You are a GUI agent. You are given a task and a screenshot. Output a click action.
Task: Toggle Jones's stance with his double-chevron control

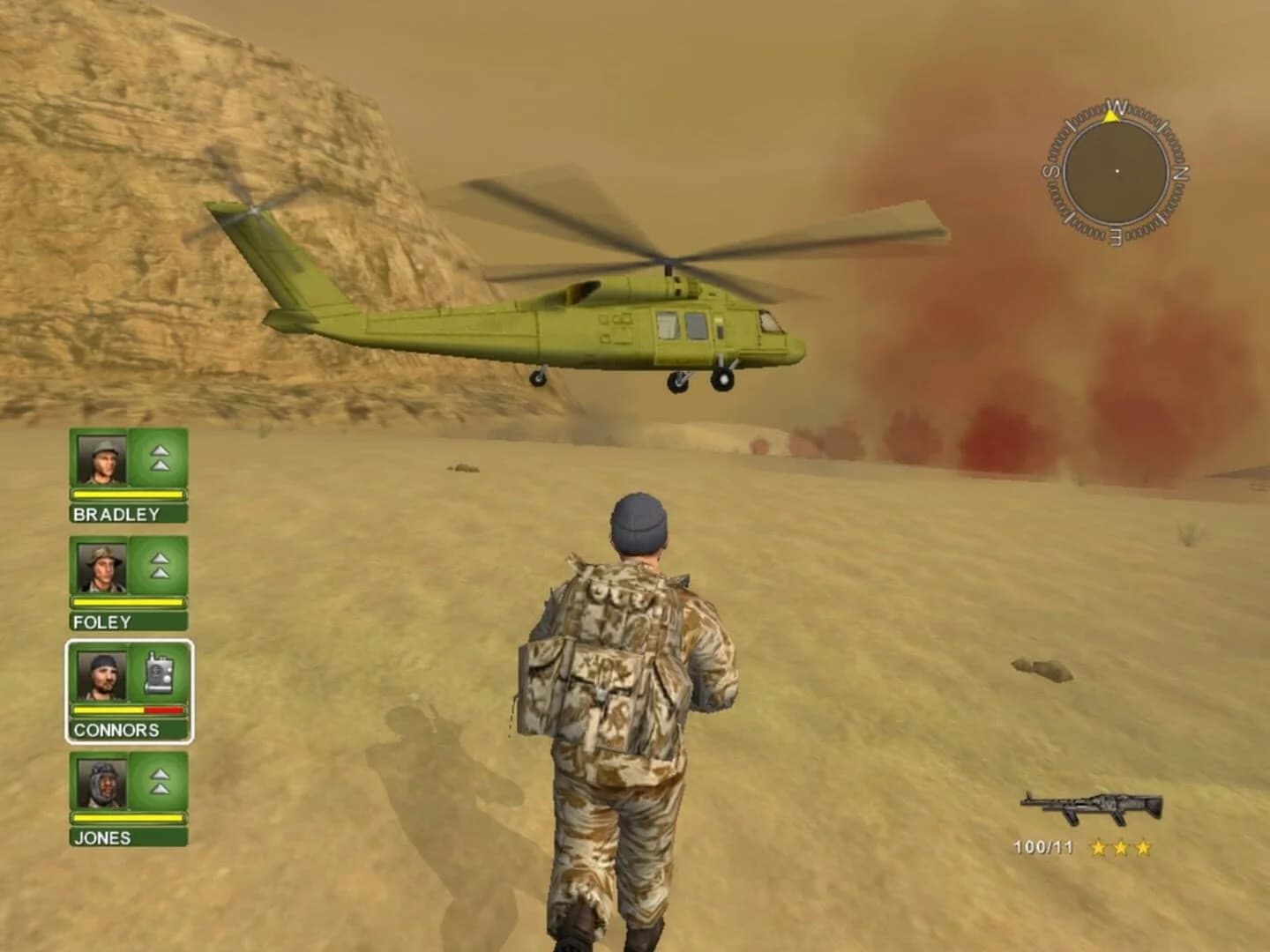tap(159, 783)
